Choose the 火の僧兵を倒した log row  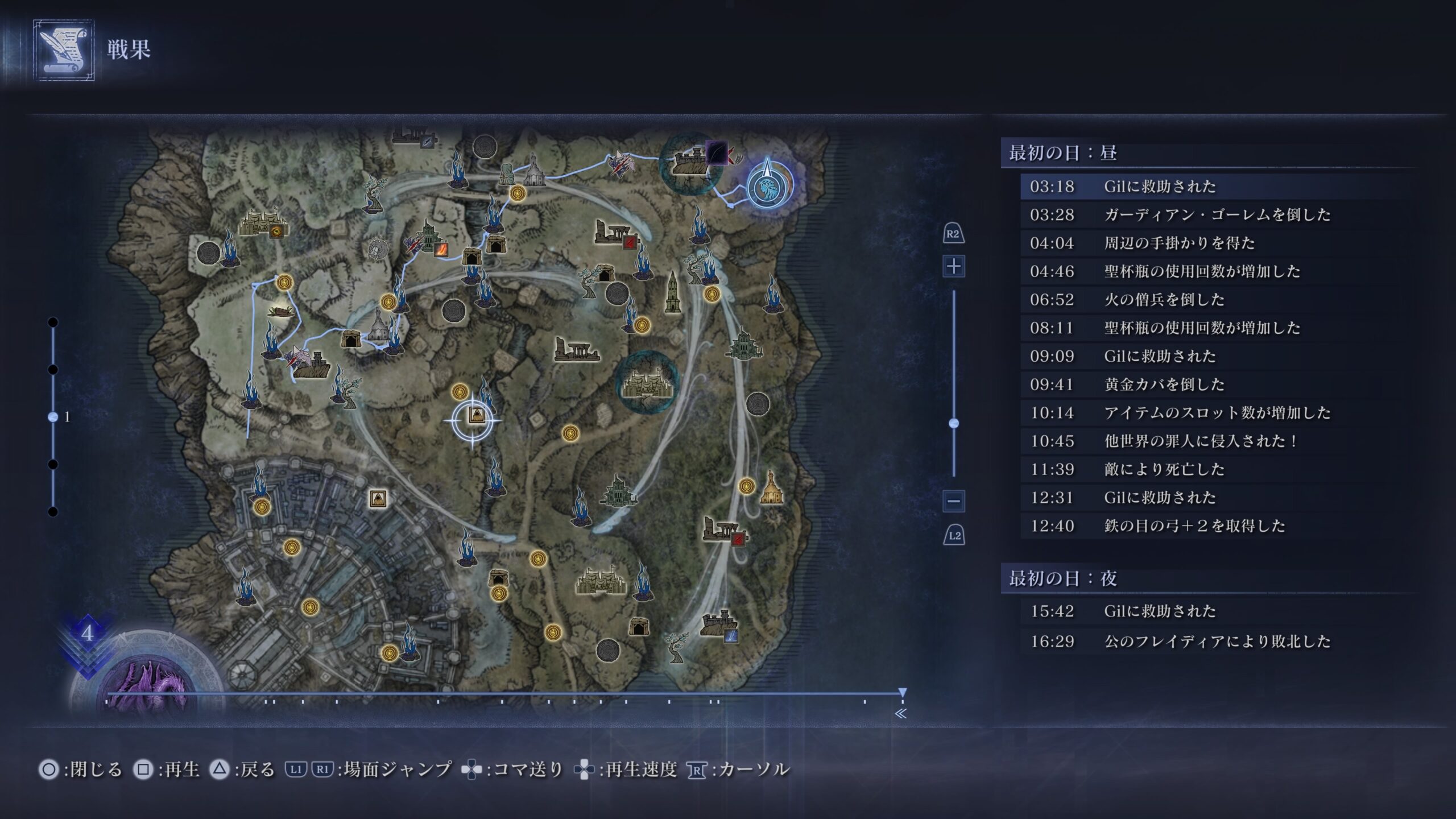[x=1164, y=300]
